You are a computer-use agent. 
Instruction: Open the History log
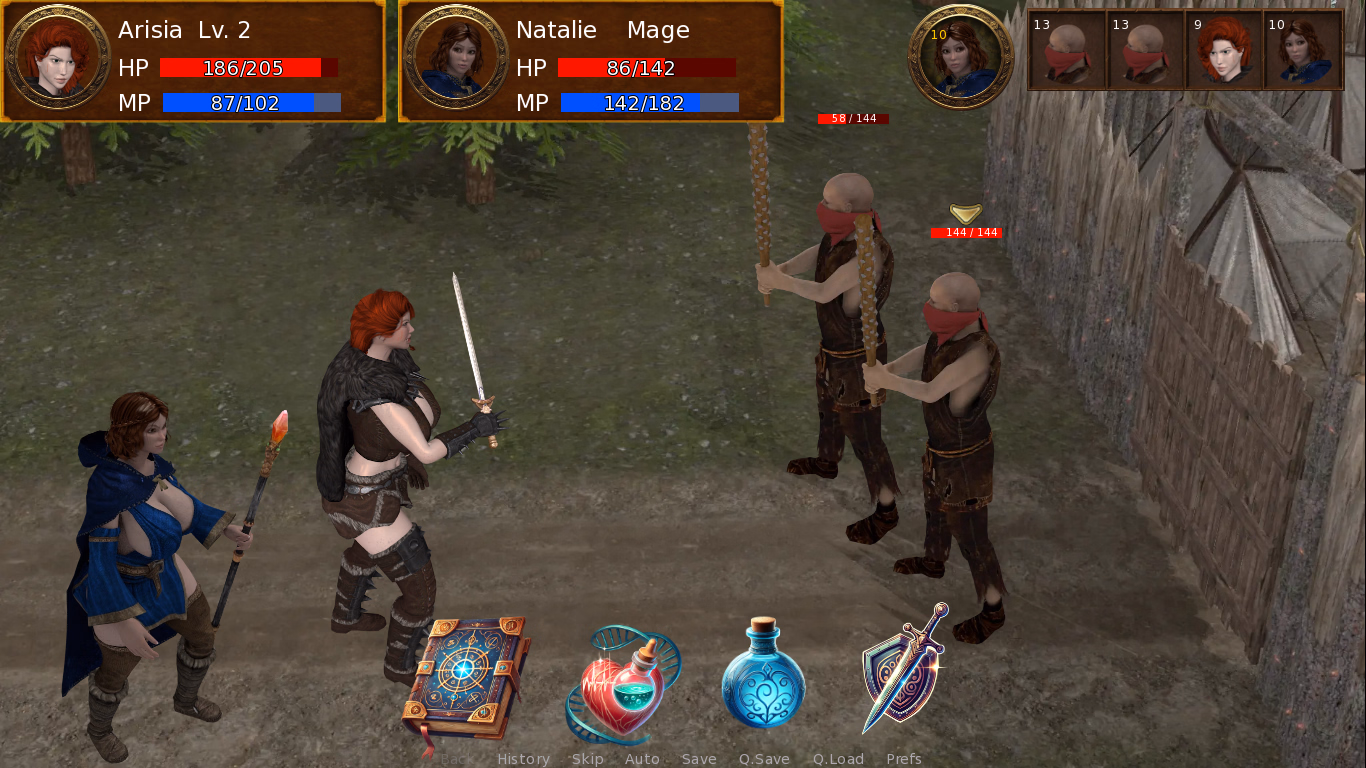coord(523,759)
